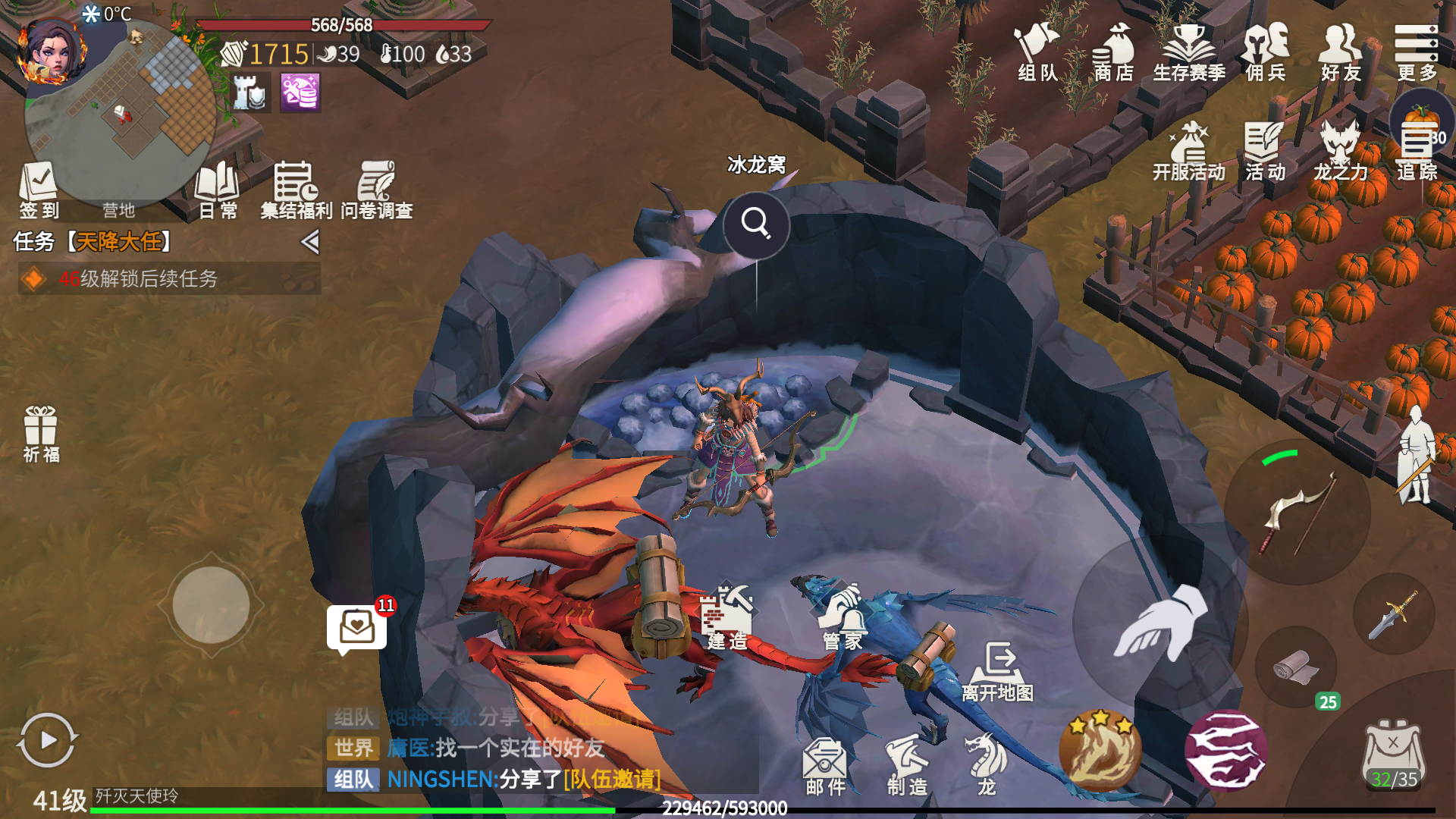The height and width of the screenshot is (819, 1456).
Task: Open the 建造 build menu
Action: [726, 618]
